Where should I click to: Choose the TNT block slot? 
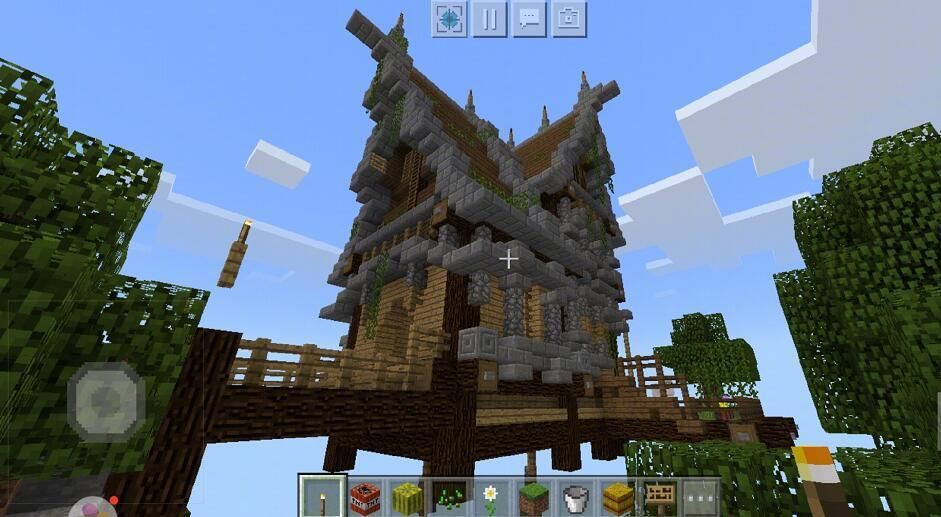tap(364, 496)
